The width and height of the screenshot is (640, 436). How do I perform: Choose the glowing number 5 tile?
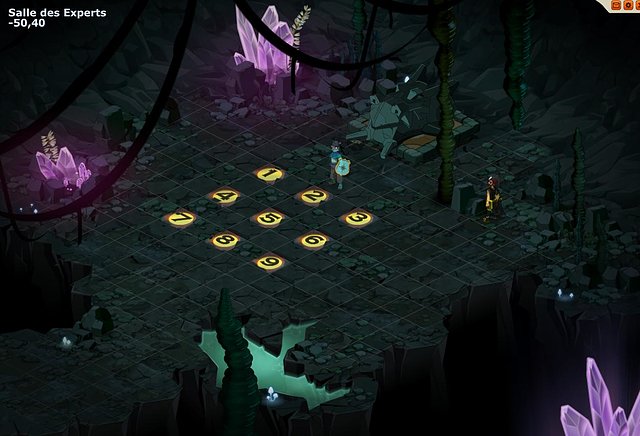coord(269,218)
